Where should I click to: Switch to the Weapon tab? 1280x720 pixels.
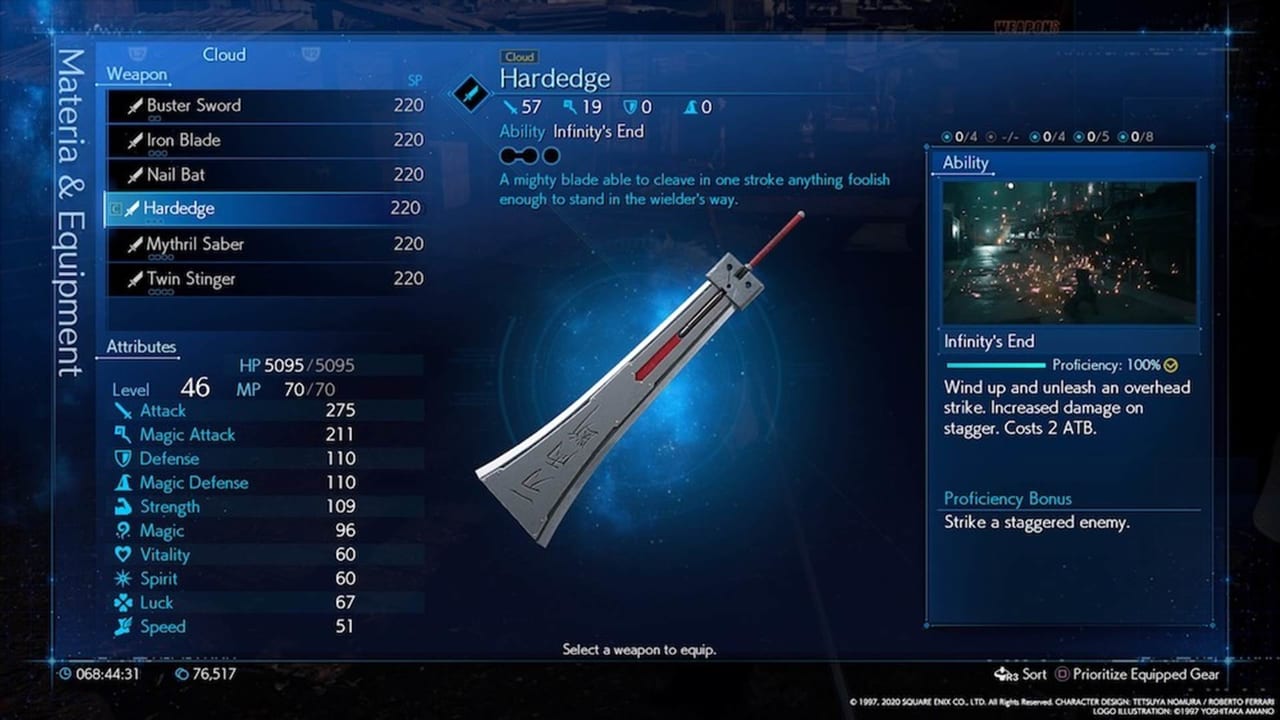(137, 74)
